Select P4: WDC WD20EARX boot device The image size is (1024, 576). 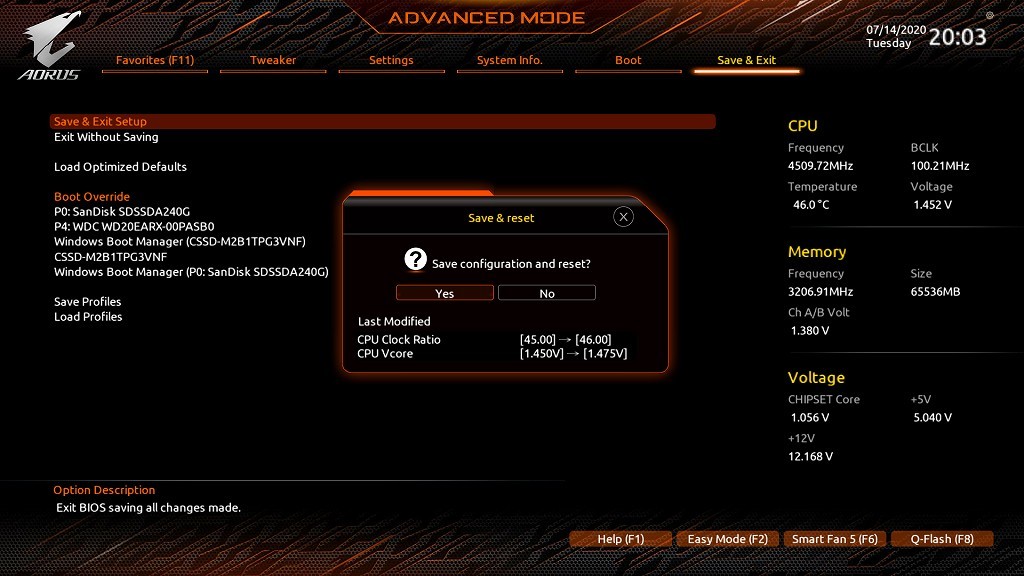pyautogui.click(x=134, y=227)
